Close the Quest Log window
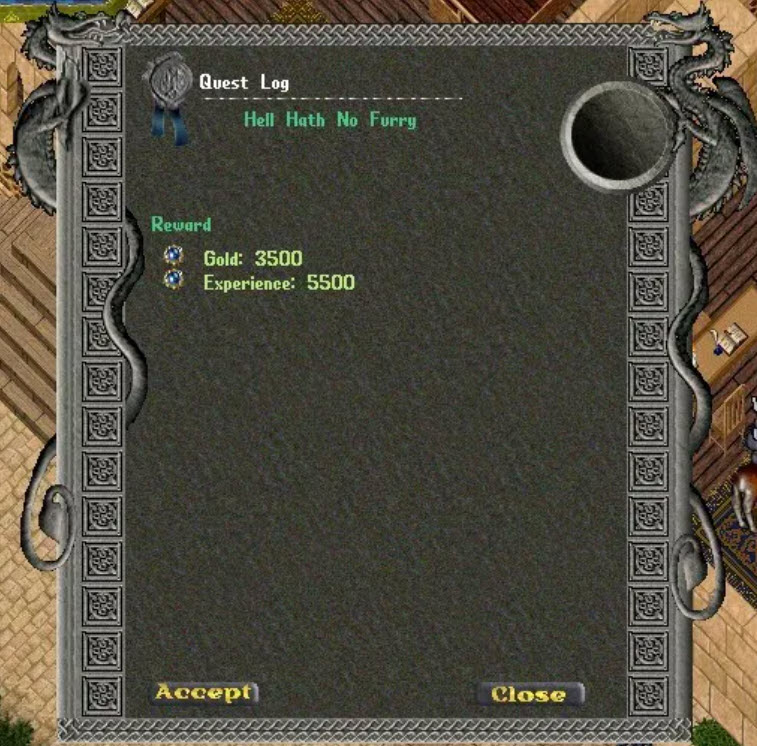Image resolution: width=757 pixels, height=746 pixels. pos(529,694)
